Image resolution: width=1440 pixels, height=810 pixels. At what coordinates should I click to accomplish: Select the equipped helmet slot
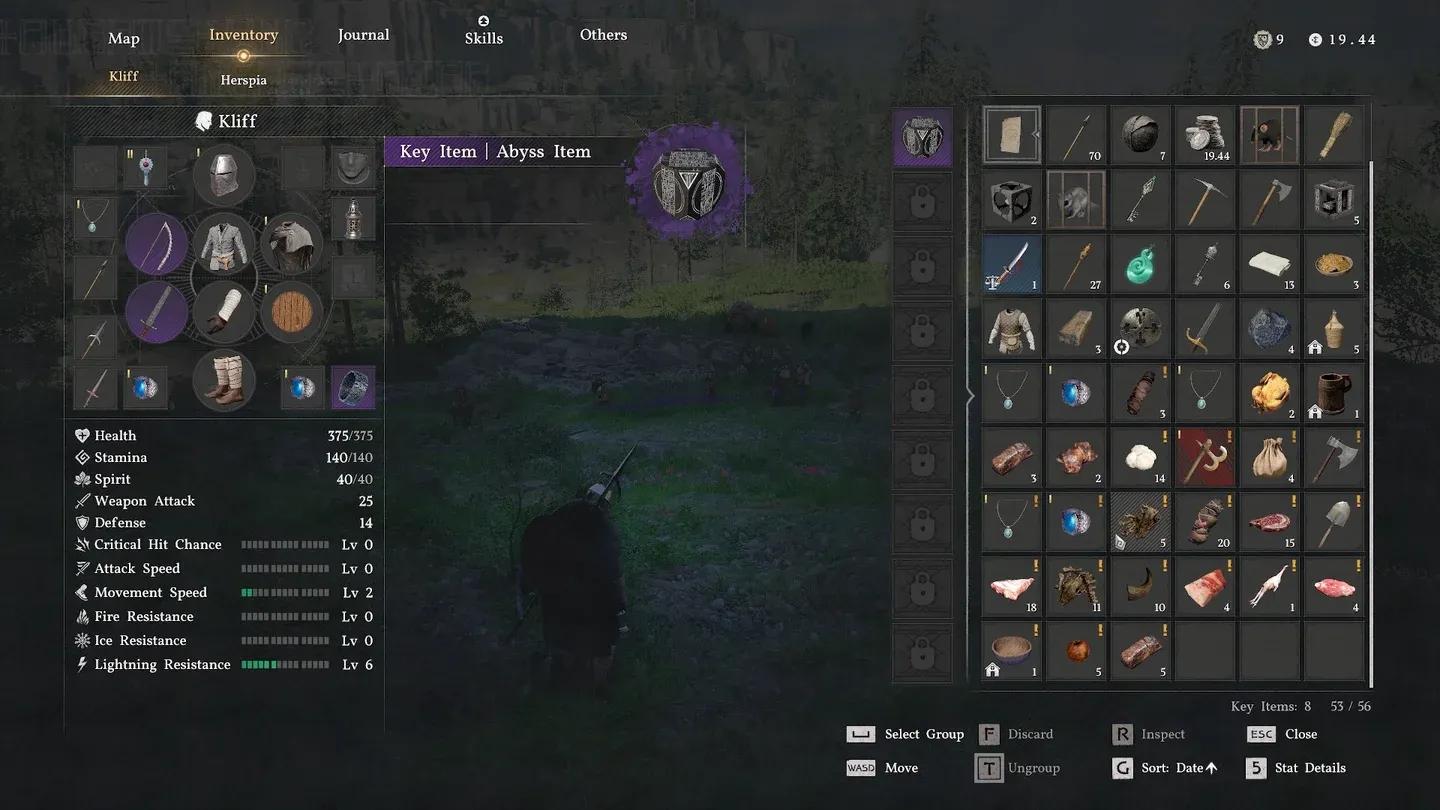[x=223, y=175]
